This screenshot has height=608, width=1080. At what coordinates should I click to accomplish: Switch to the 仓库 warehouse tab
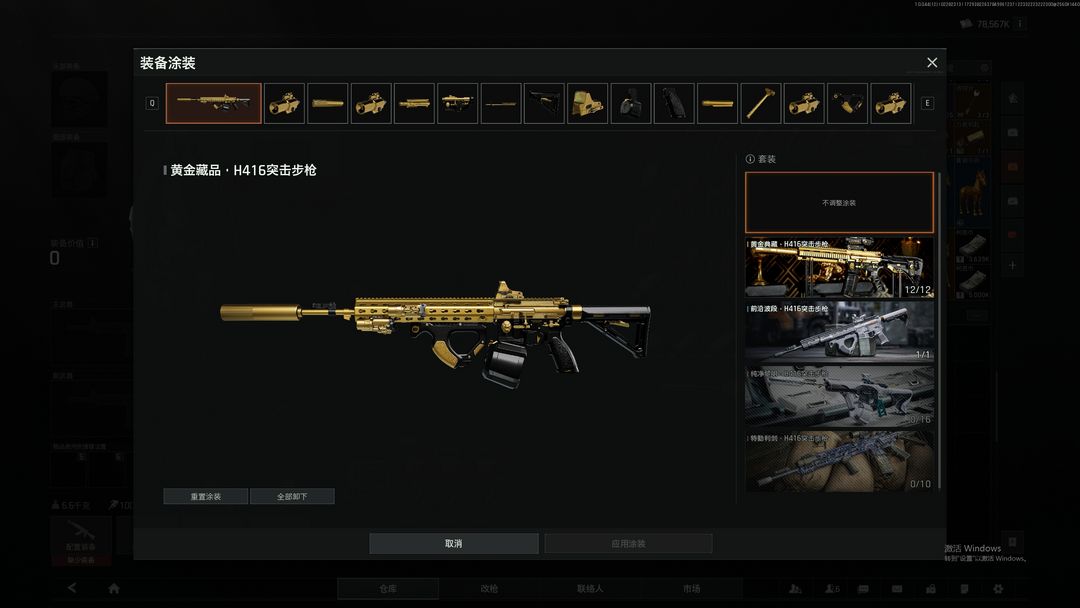pos(388,589)
